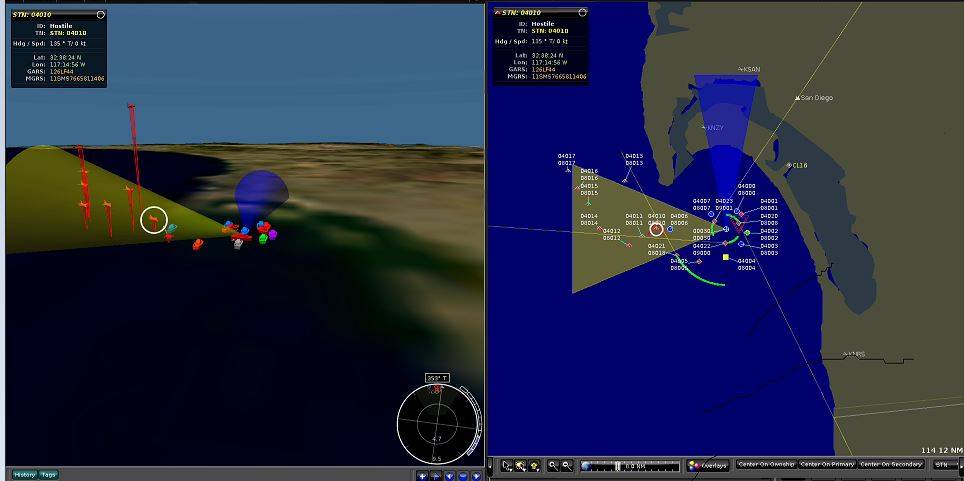Toggle the History button
The height and width of the screenshot is (481, 964).
tap(25, 474)
